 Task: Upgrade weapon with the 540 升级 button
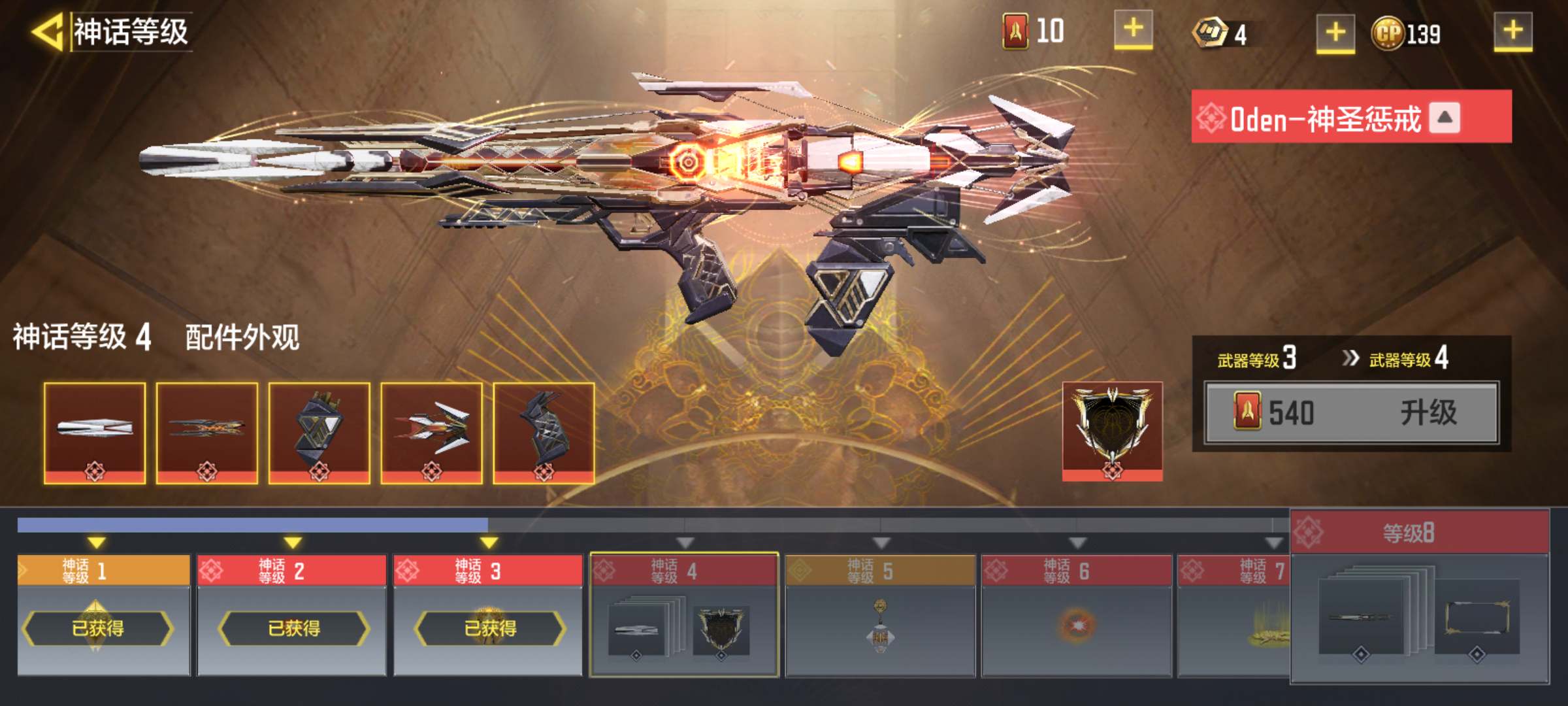pyautogui.click(x=1351, y=413)
